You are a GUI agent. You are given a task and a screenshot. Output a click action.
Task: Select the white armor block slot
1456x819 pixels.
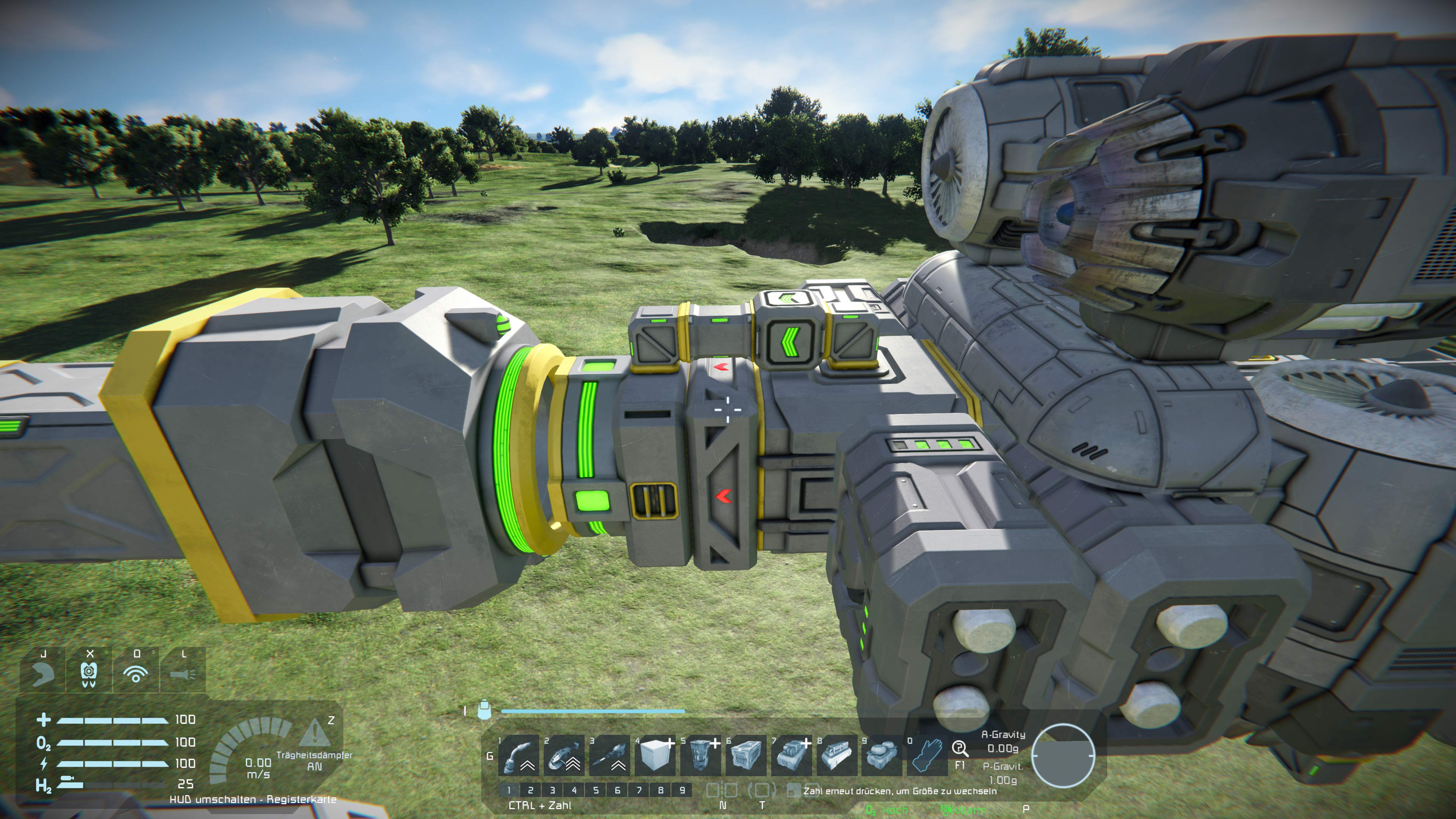(655, 755)
